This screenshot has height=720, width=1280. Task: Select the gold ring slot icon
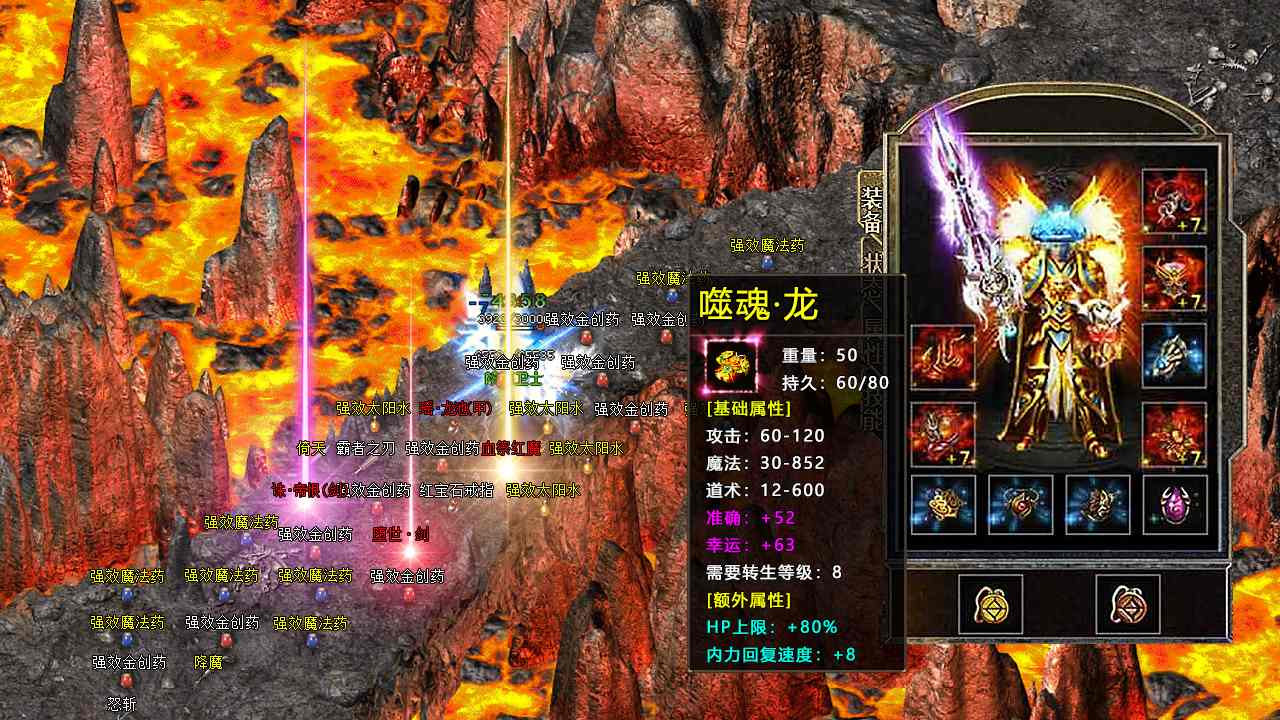click(x=942, y=505)
